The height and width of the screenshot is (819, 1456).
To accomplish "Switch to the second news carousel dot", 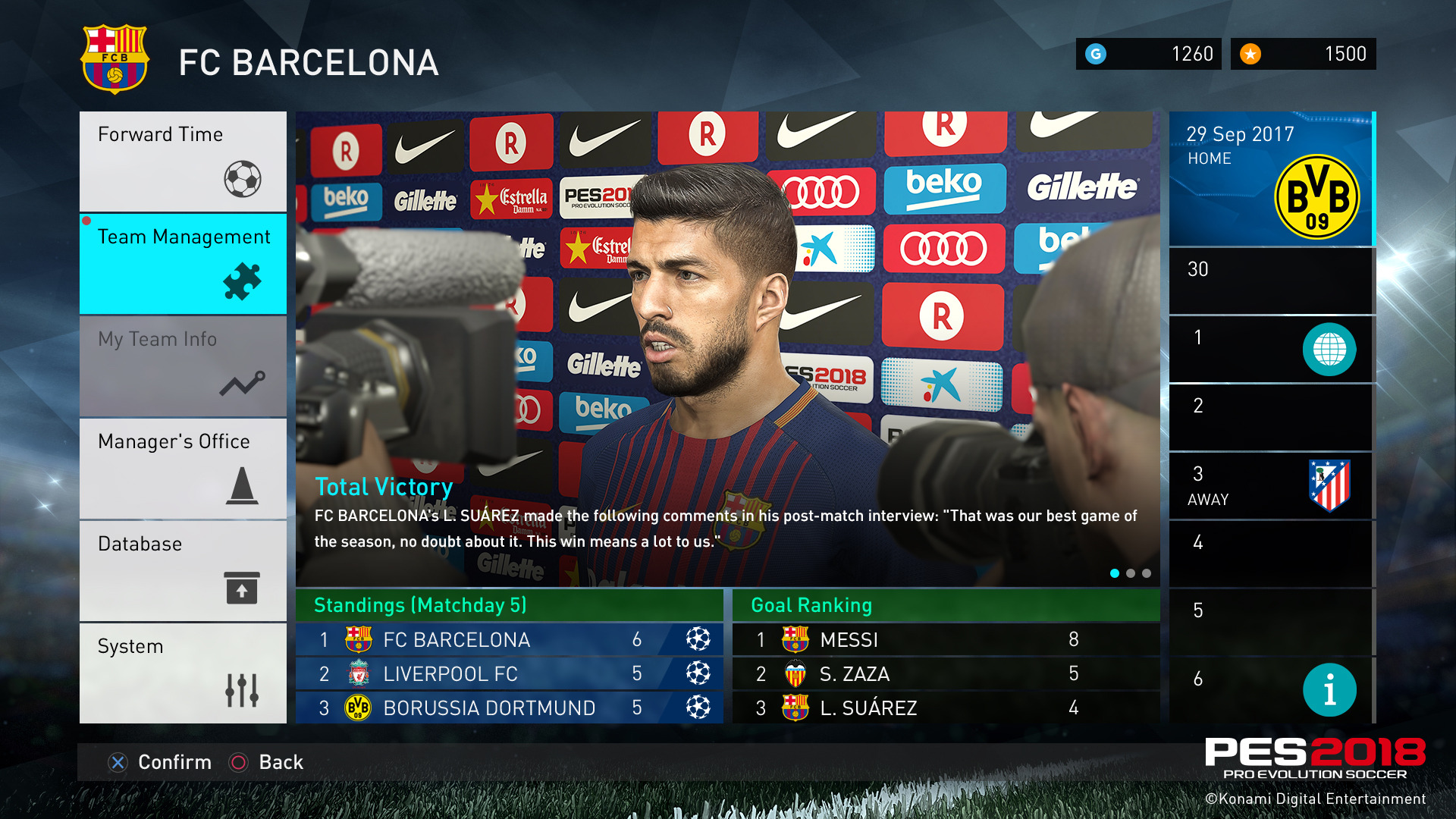I will 1131,574.
